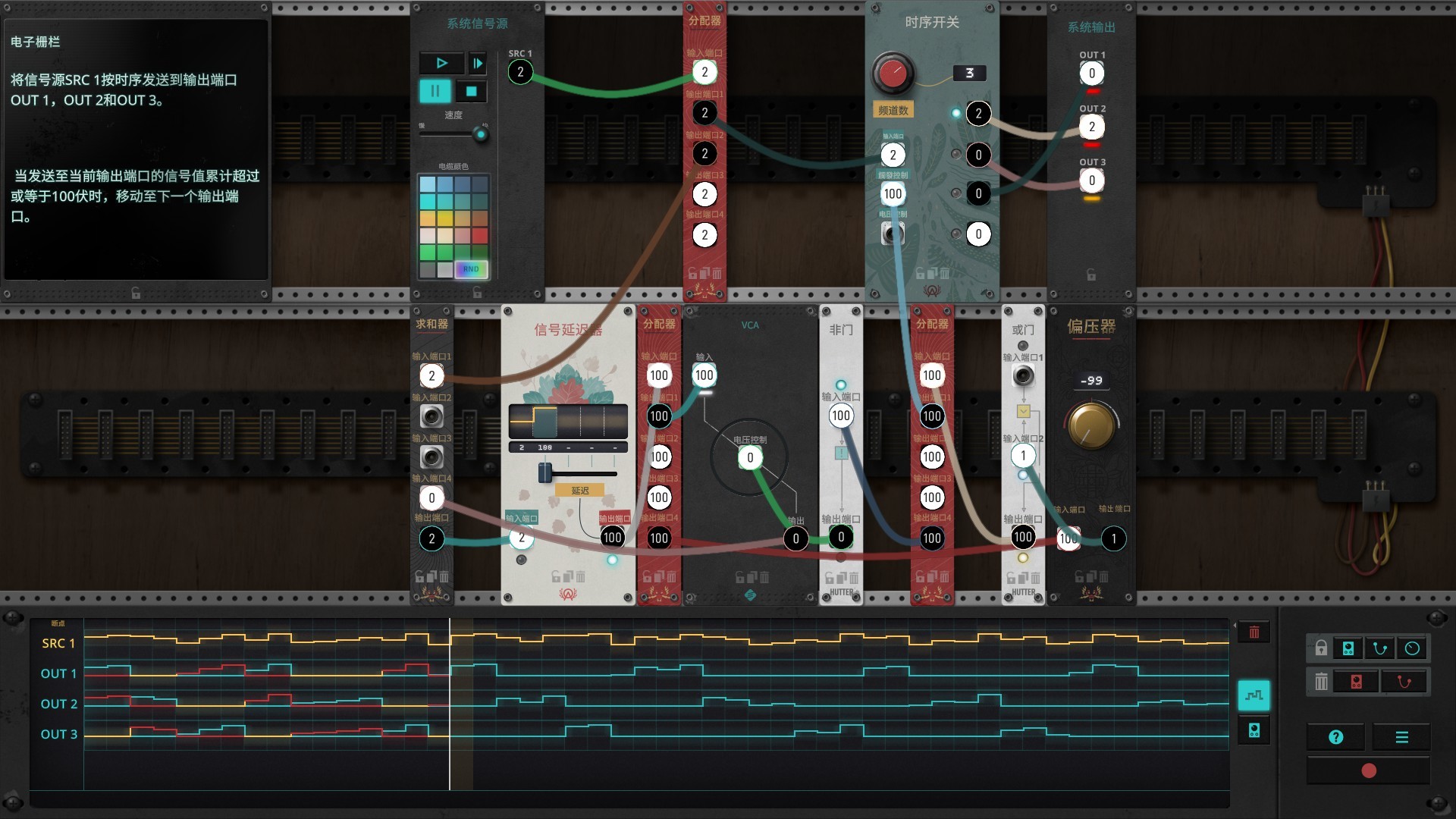Toggle the cyan cable-lock icon
This screenshot has height=819, width=1456.
(x=1380, y=648)
